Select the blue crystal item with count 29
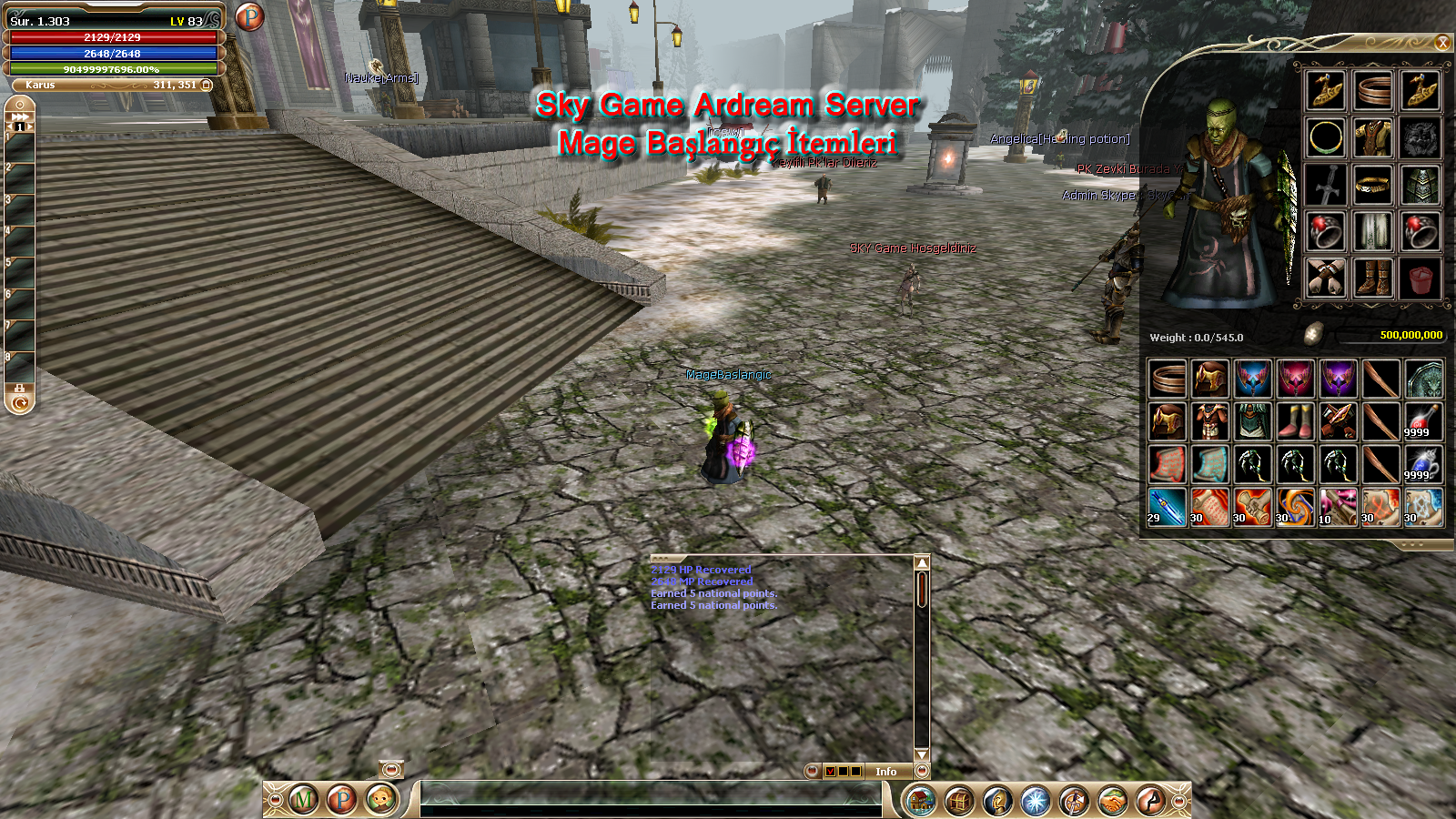 tap(1167, 507)
